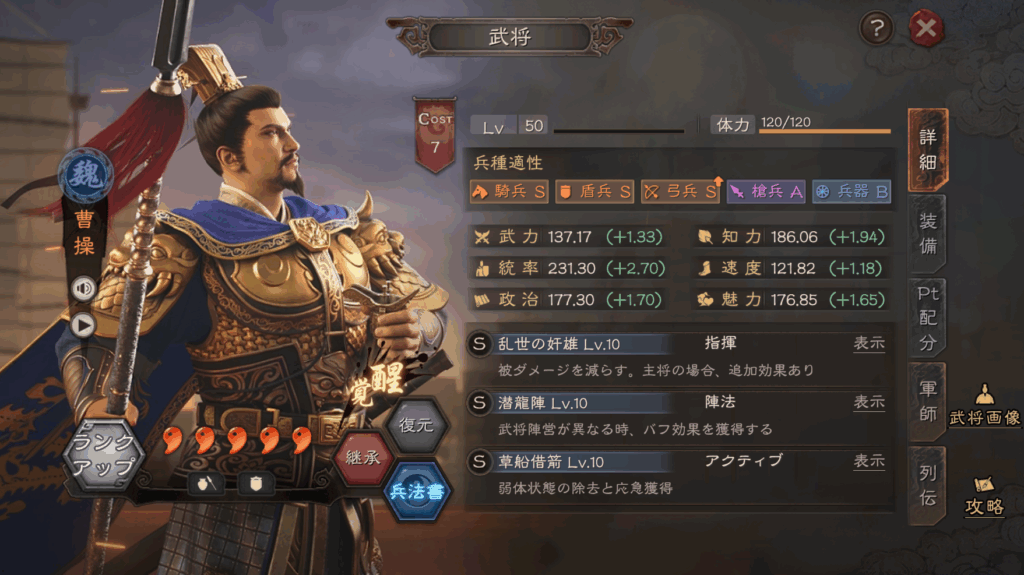Show details for 潜龍陣 skill
The height and width of the screenshot is (575, 1024).
[x=868, y=402]
